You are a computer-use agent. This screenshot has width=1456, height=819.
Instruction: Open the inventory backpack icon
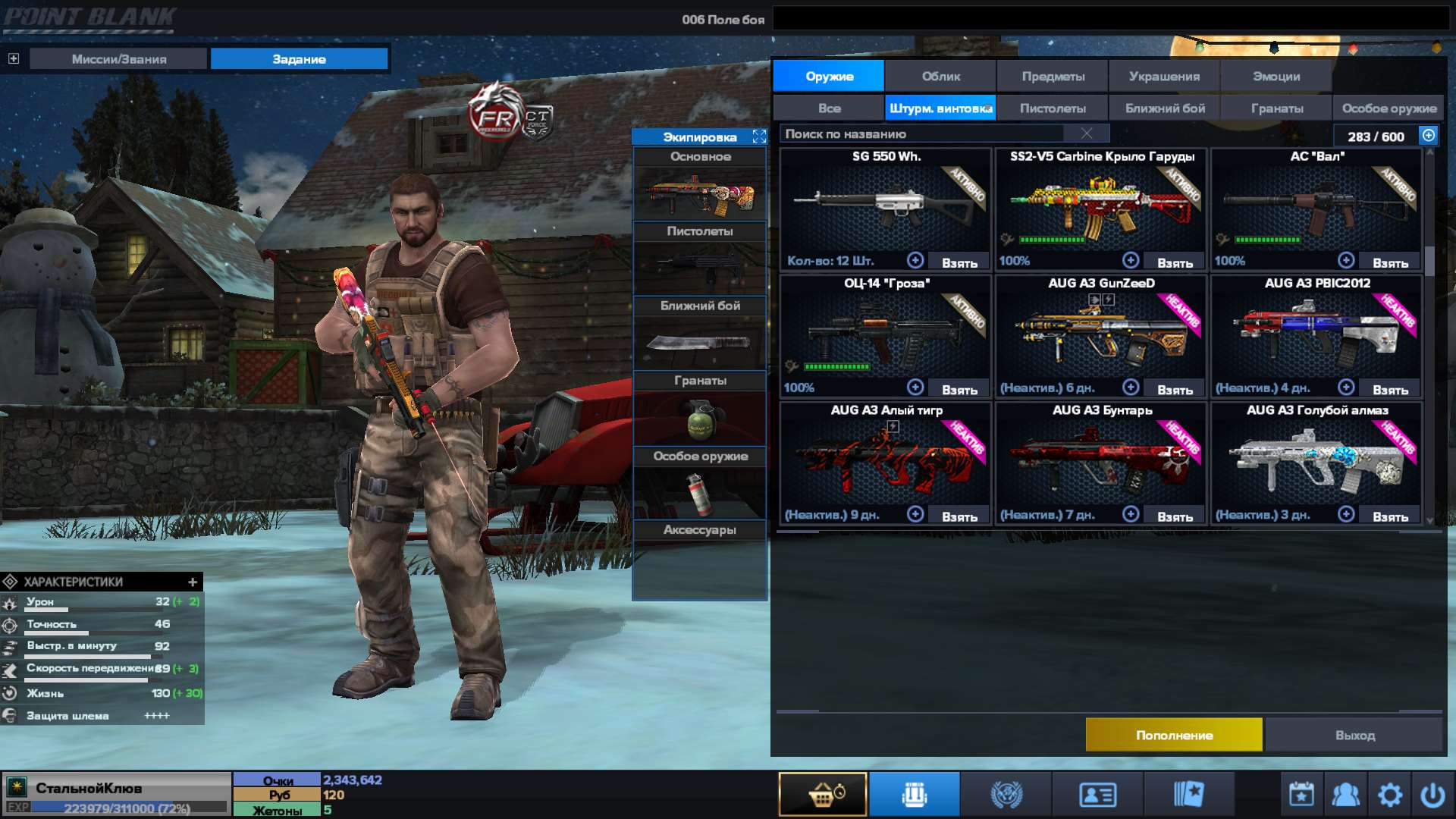pos(914,793)
